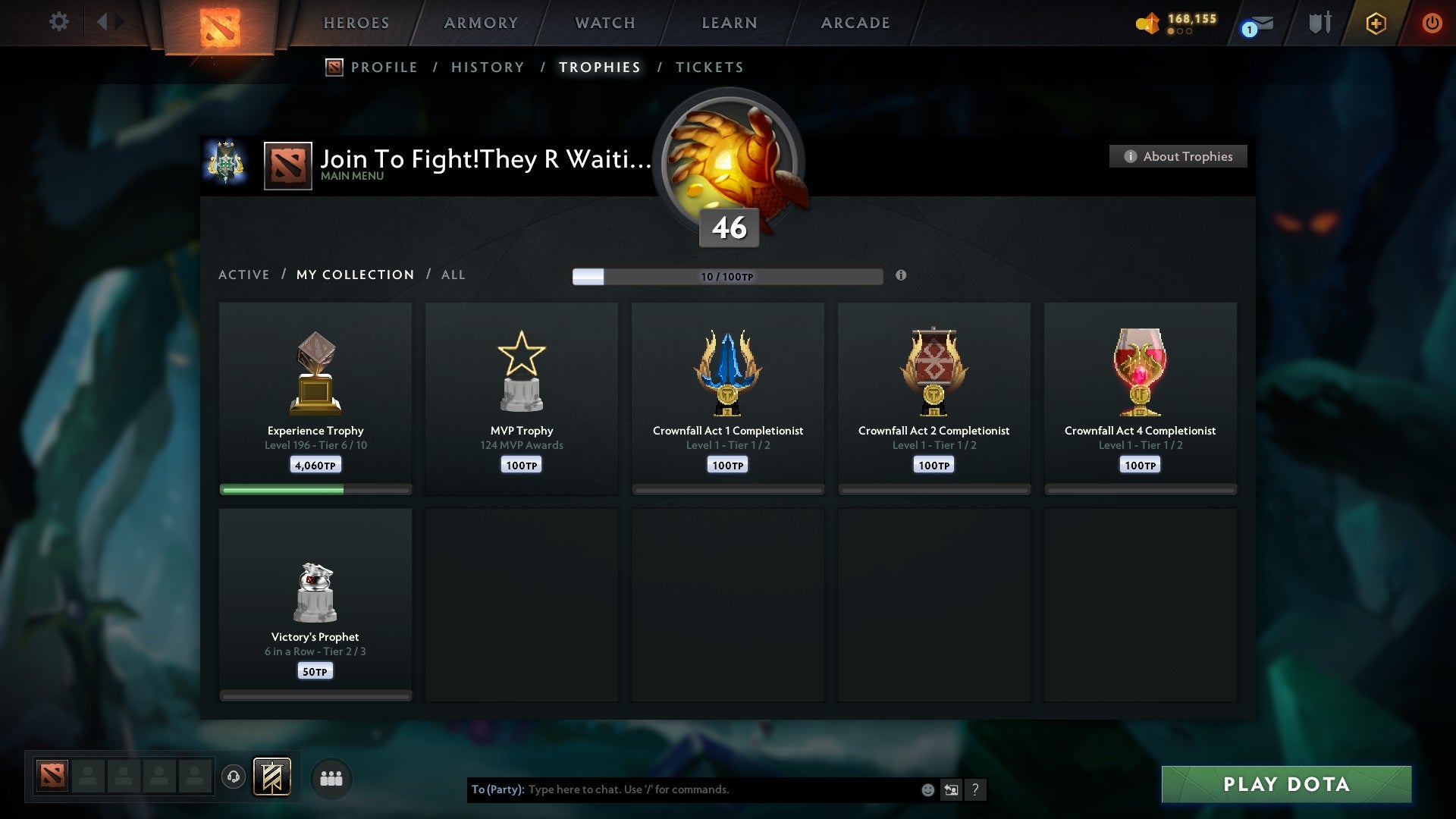Toggle the guild banner beside party slots

pos(271,777)
